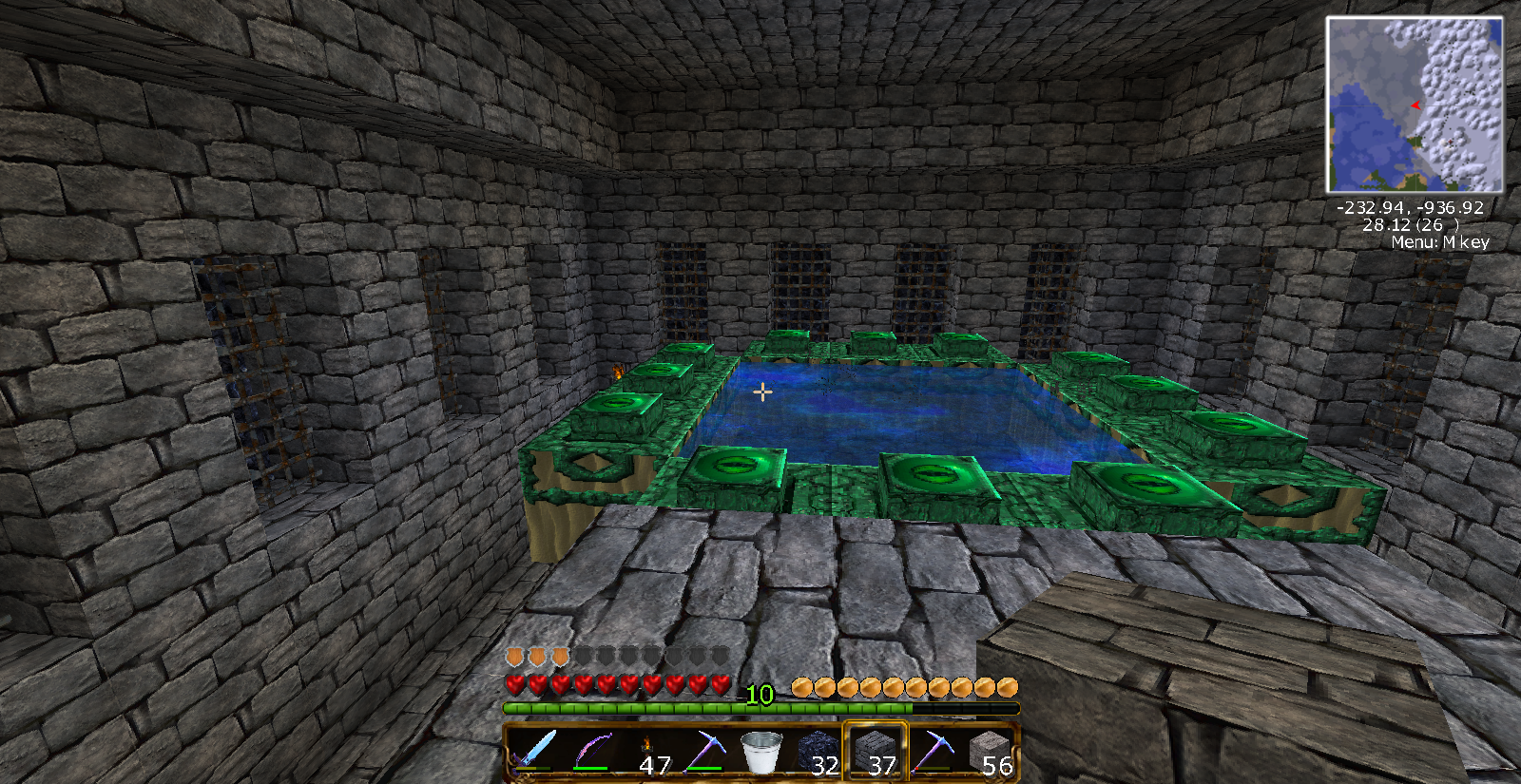Select the stack of 32 obsidian blocks

tap(818, 753)
